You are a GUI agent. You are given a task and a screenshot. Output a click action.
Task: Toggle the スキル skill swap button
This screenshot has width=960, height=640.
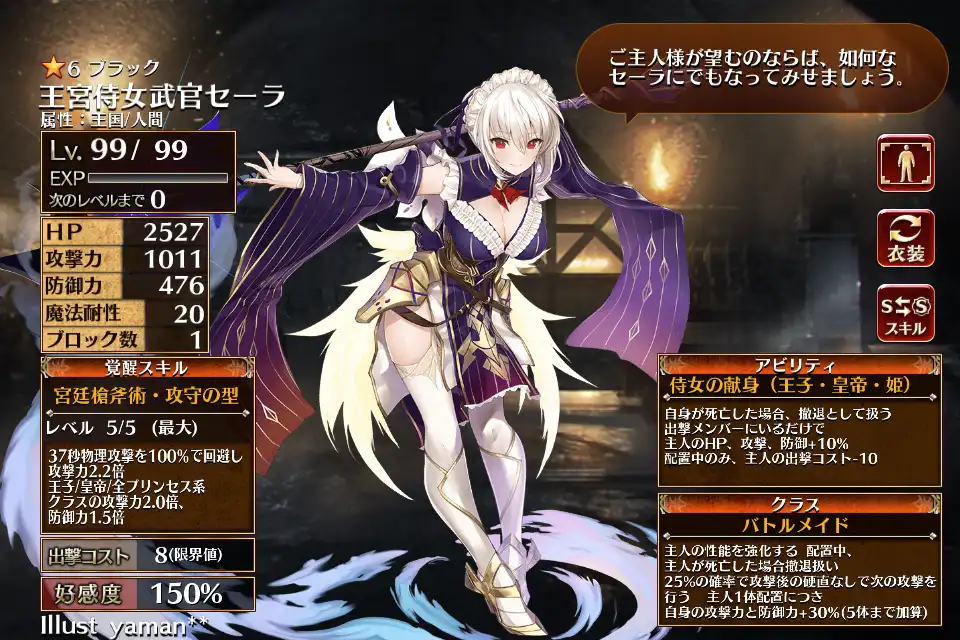(905, 313)
